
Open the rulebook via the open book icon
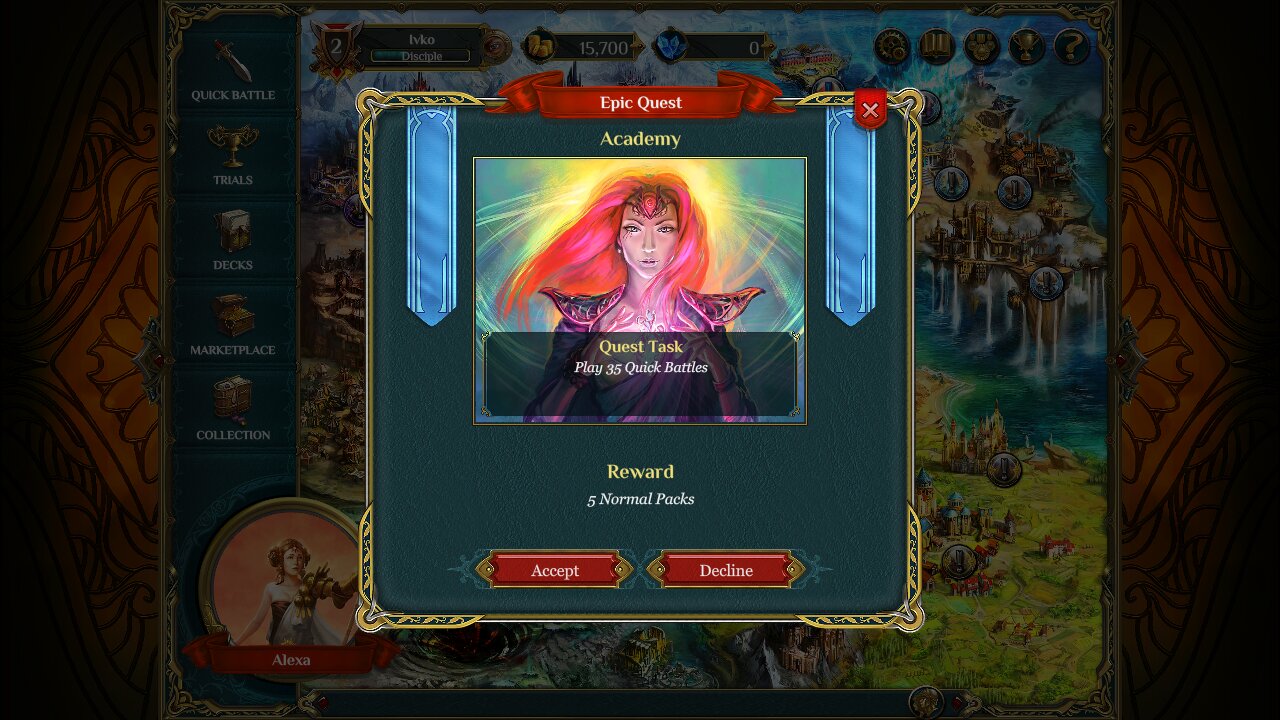point(937,44)
